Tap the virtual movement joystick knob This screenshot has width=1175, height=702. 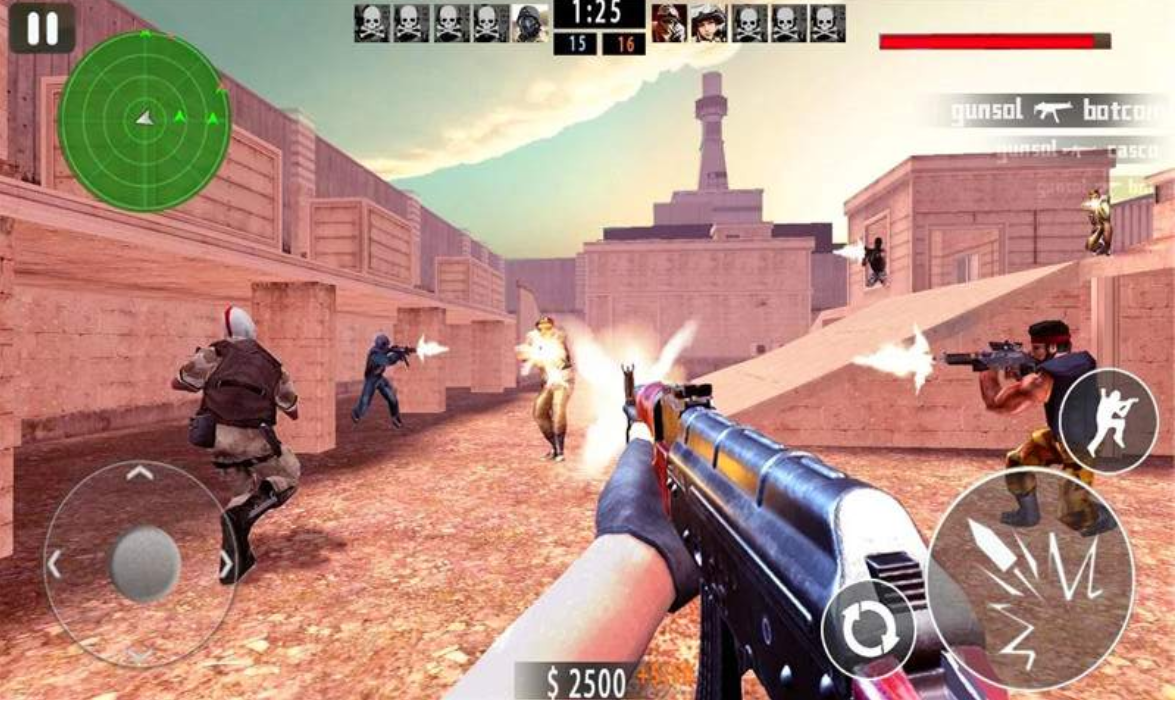pyautogui.click(x=144, y=564)
